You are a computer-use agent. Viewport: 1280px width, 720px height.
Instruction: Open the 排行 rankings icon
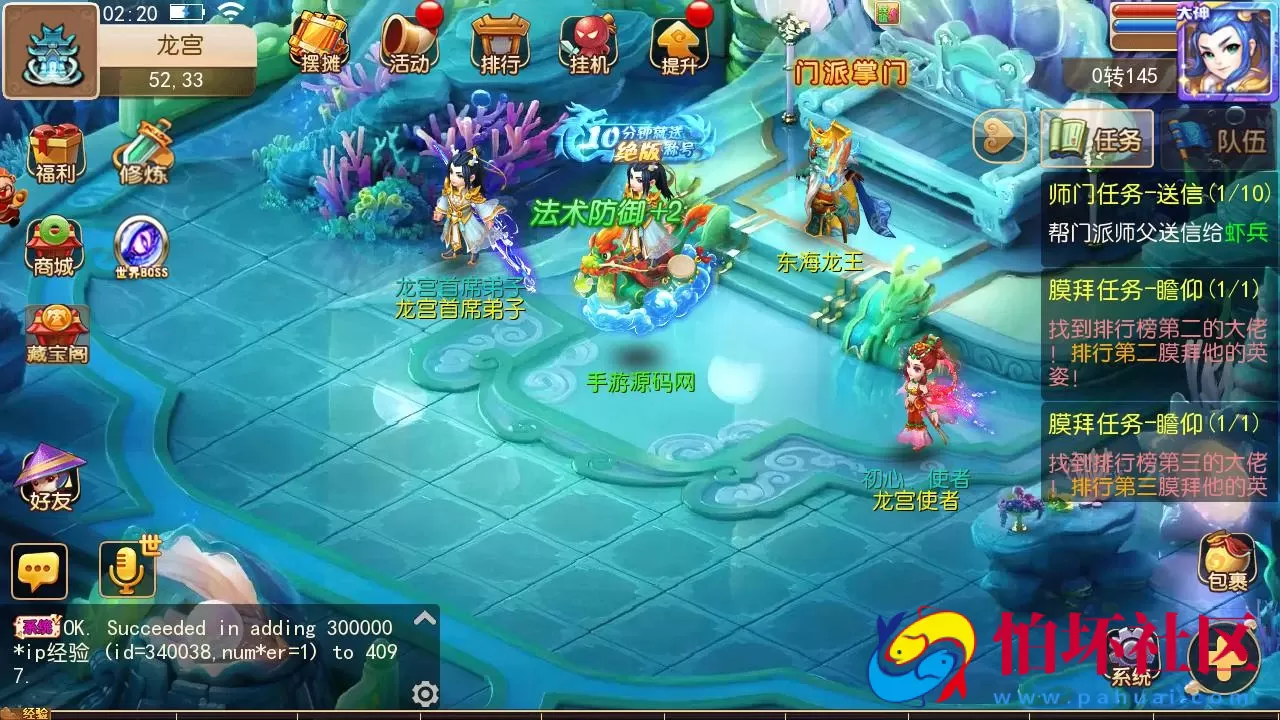click(500, 44)
